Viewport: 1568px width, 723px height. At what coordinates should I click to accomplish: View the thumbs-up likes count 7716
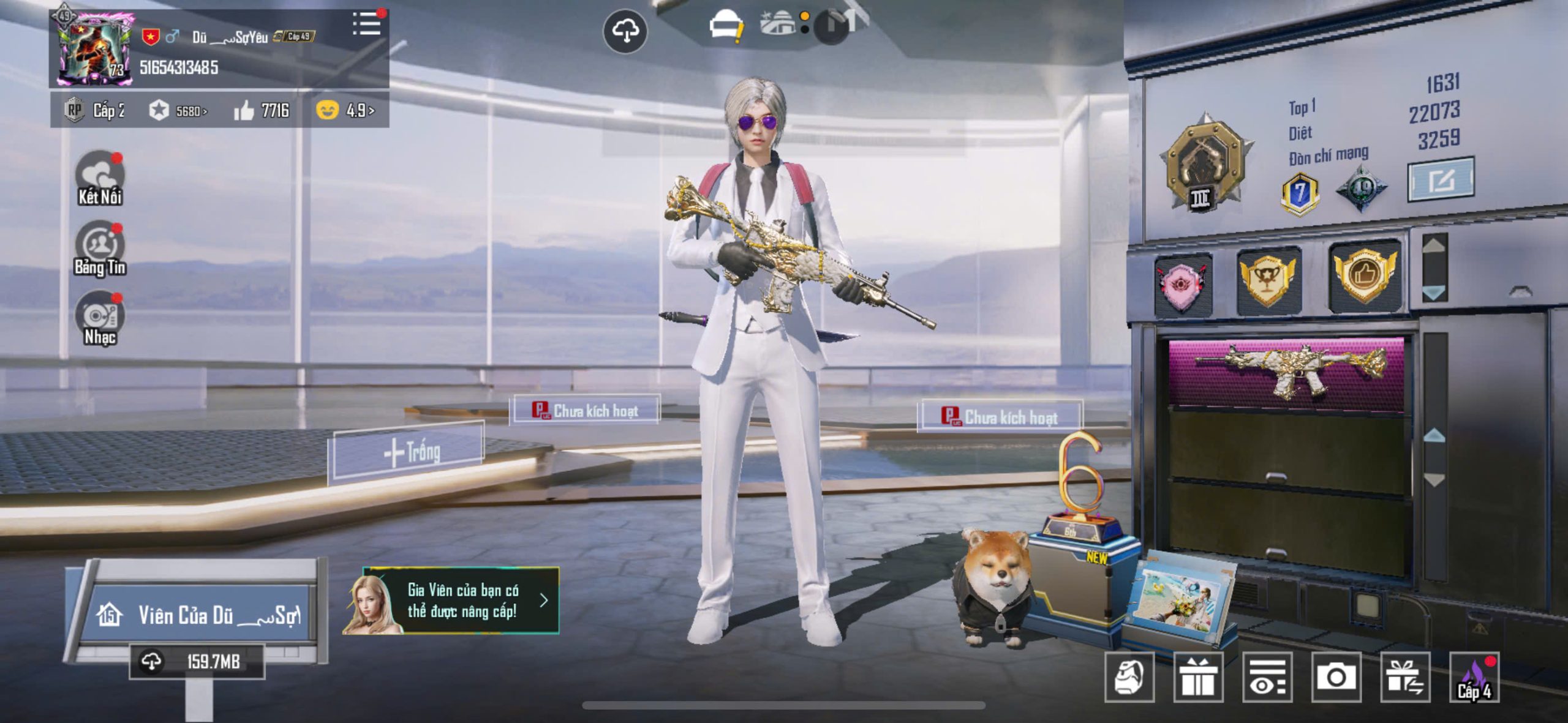tap(262, 110)
